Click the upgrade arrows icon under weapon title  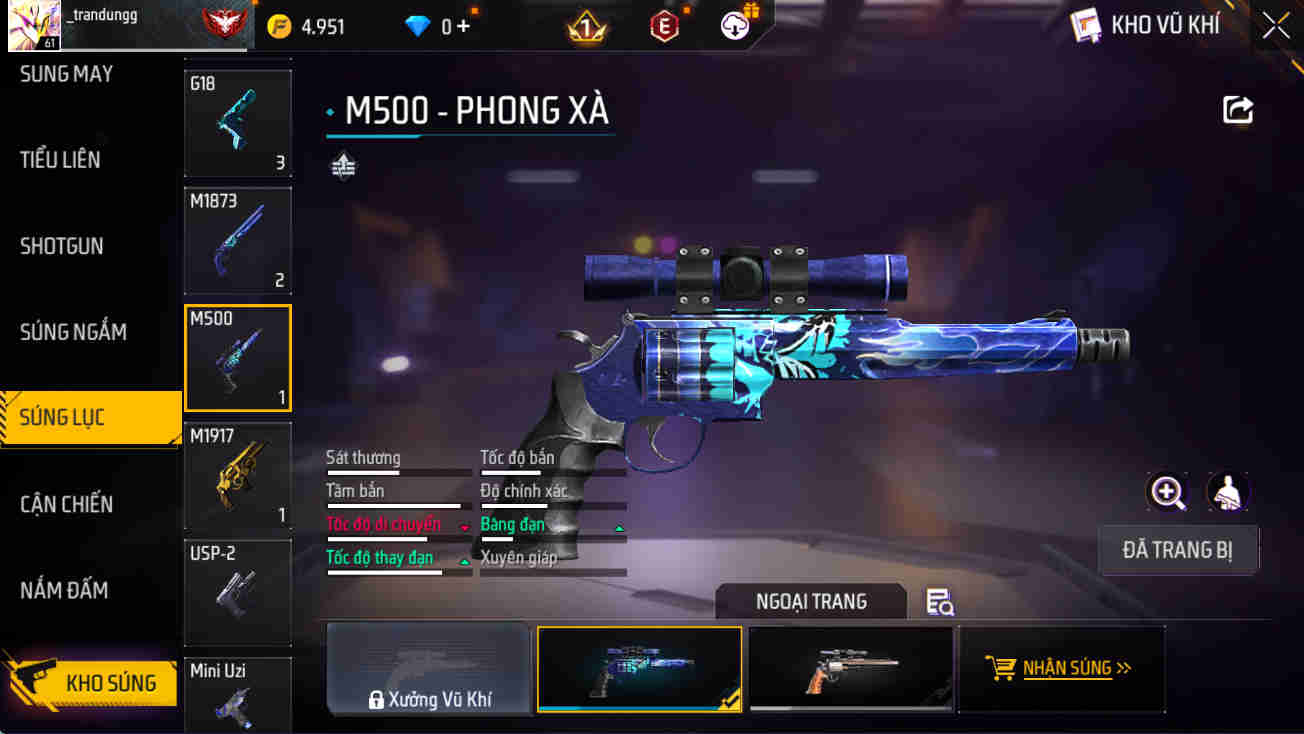(x=344, y=163)
